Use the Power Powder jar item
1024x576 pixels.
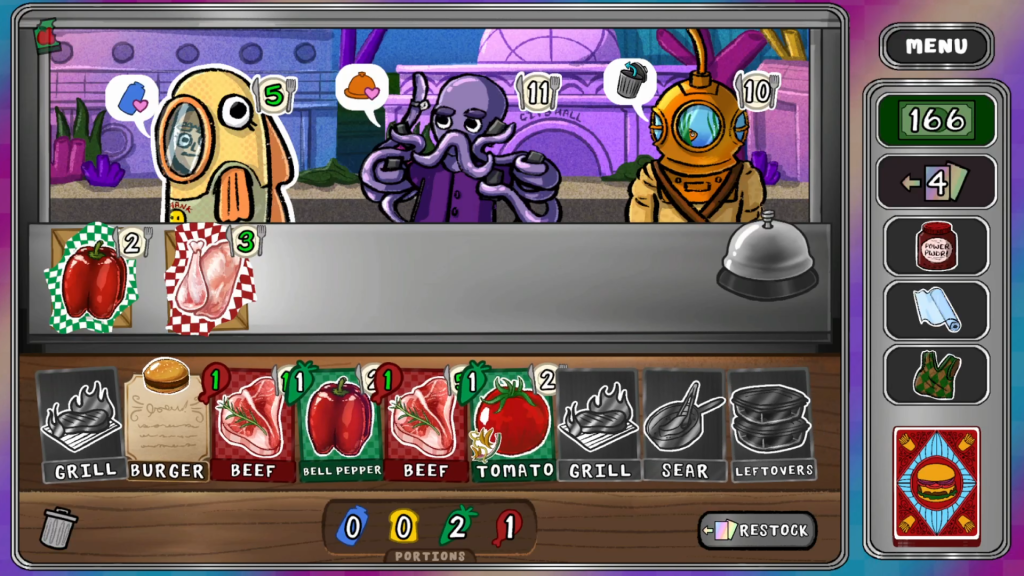coord(936,246)
